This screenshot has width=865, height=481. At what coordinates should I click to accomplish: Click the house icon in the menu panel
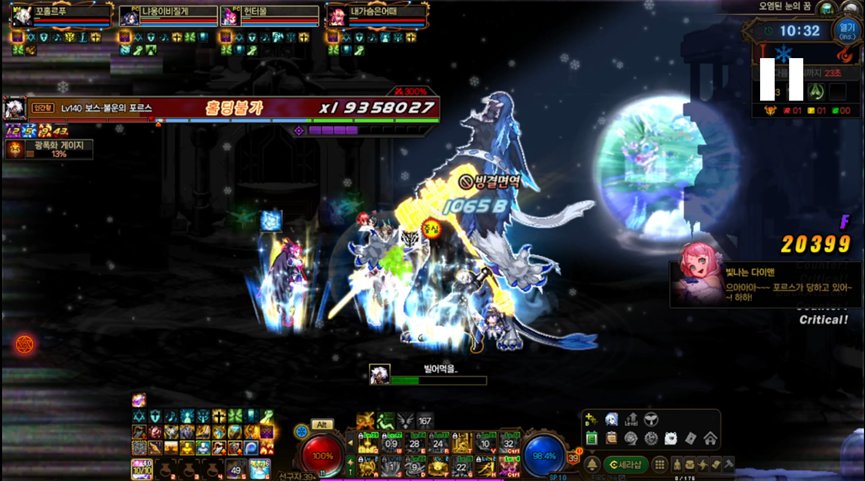(710, 438)
